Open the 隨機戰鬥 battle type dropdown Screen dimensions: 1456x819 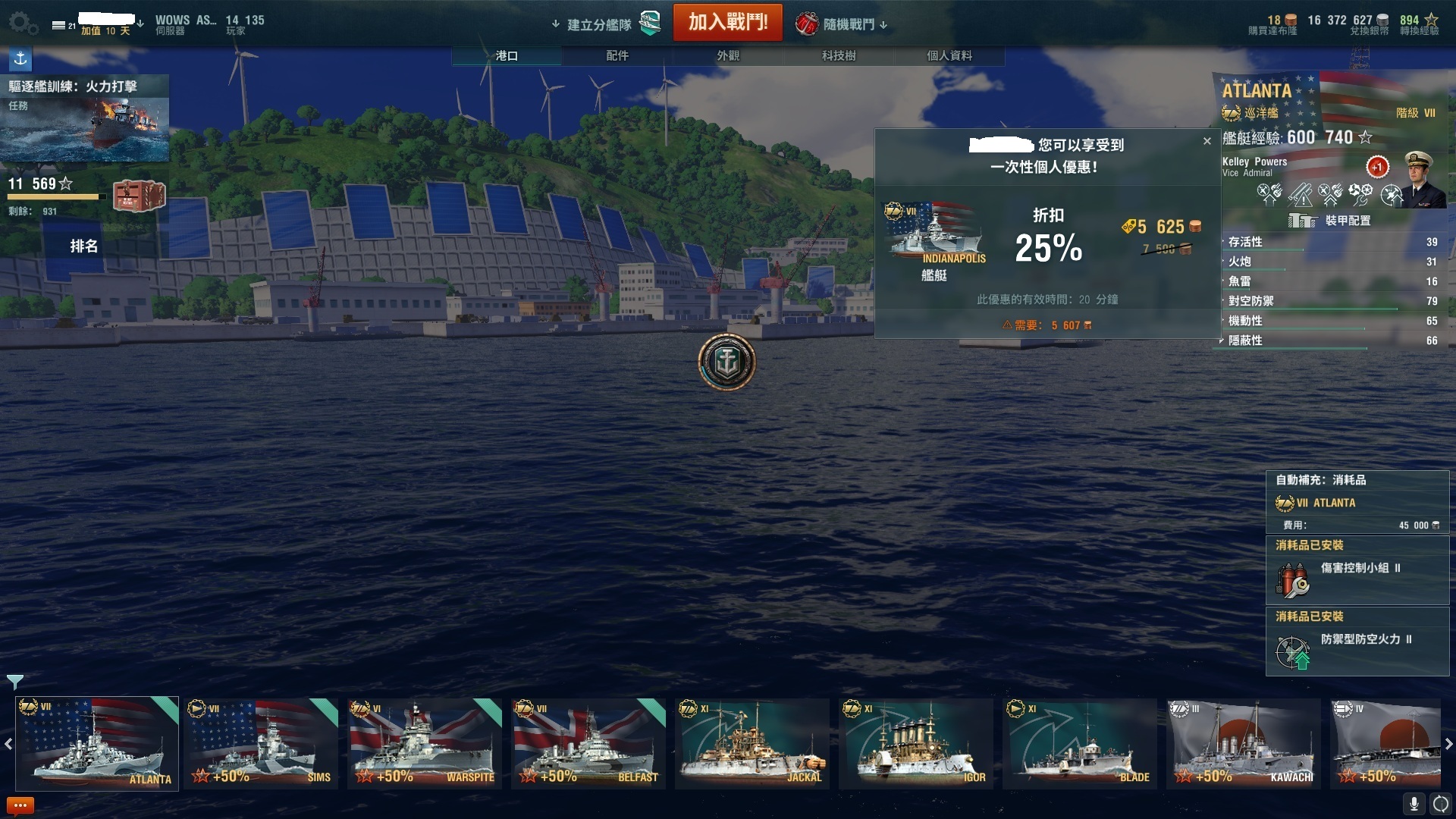point(842,24)
